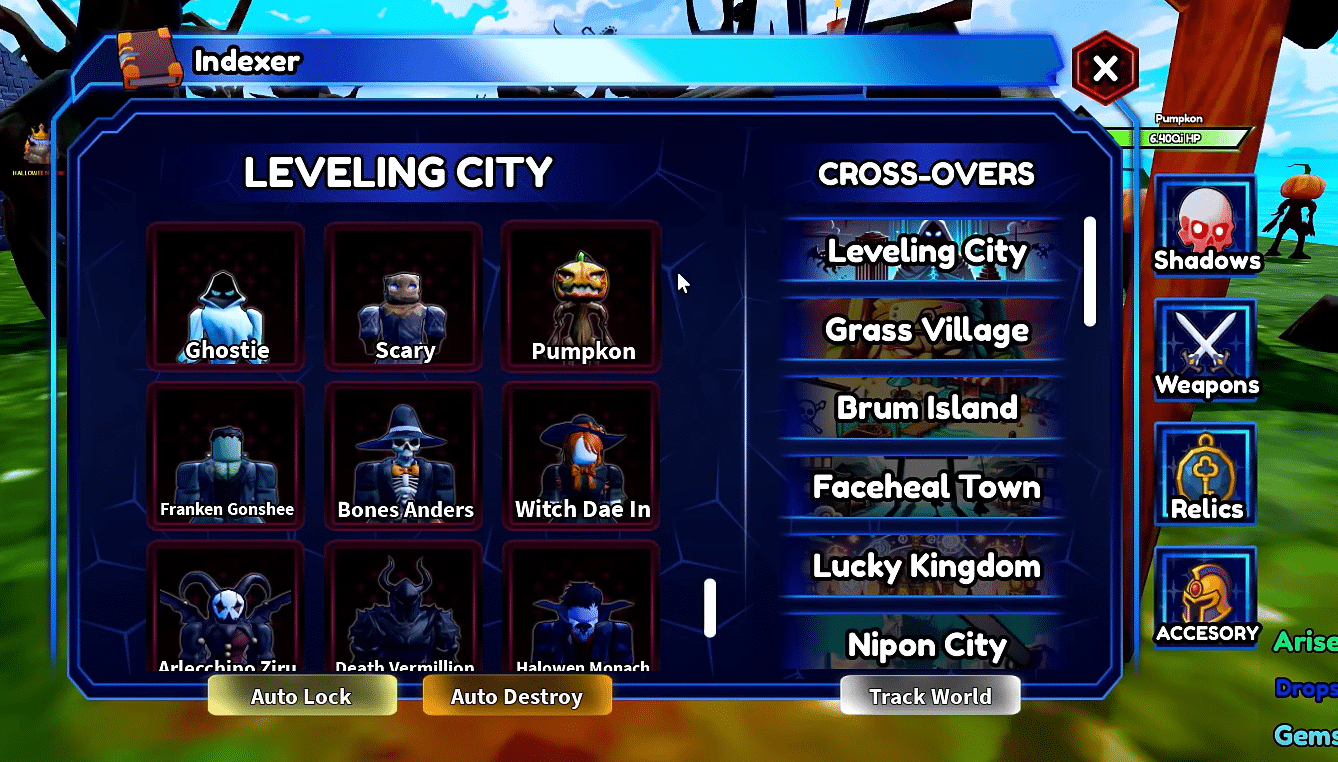This screenshot has height=762, width=1338.
Task: Close the Indexer window
Action: pos(1105,69)
